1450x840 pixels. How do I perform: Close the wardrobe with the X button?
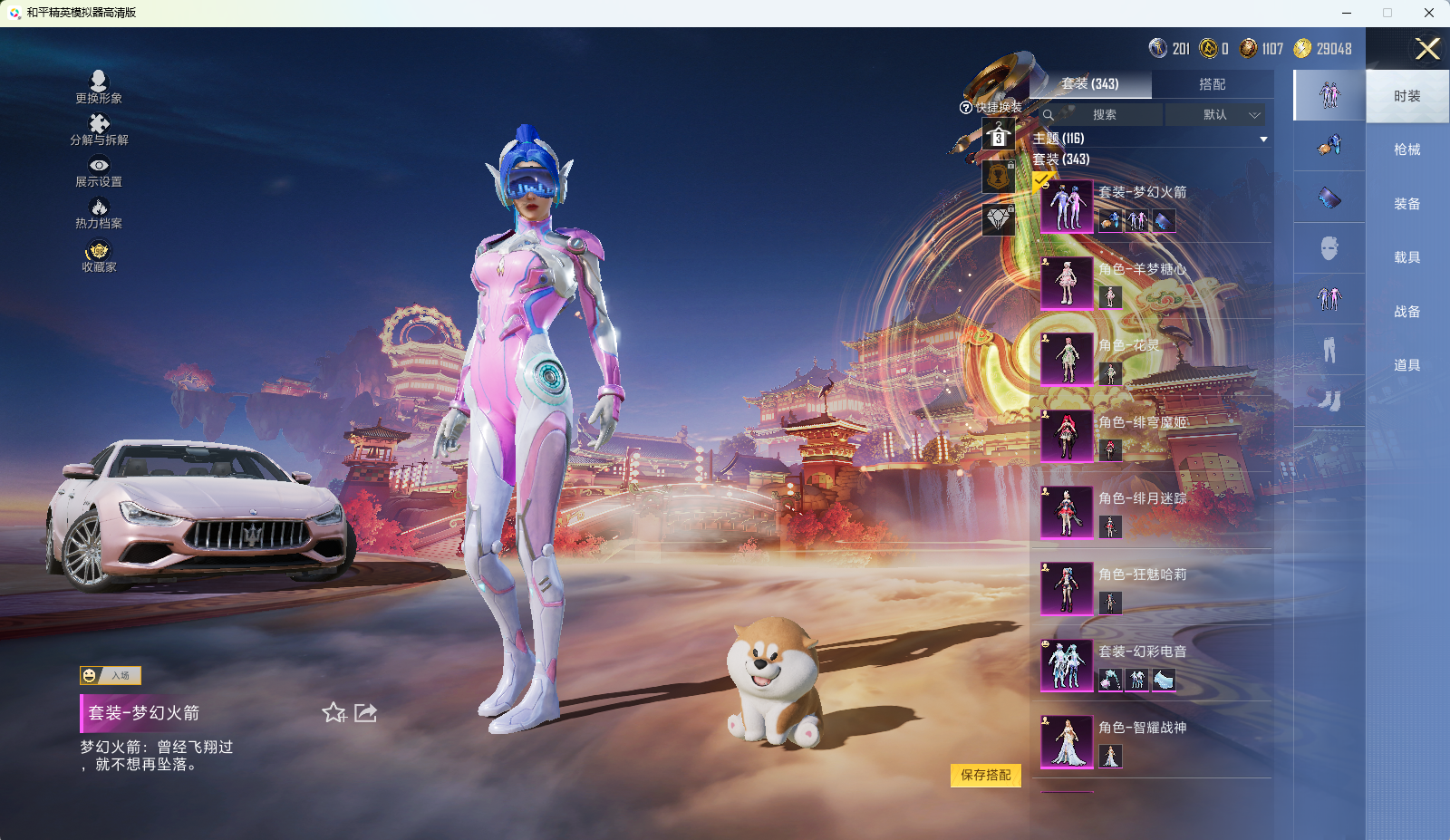tap(1426, 49)
